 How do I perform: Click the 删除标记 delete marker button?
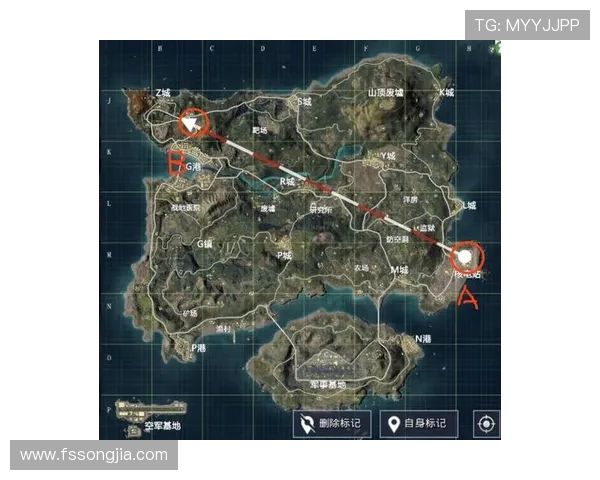[x=332, y=424]
